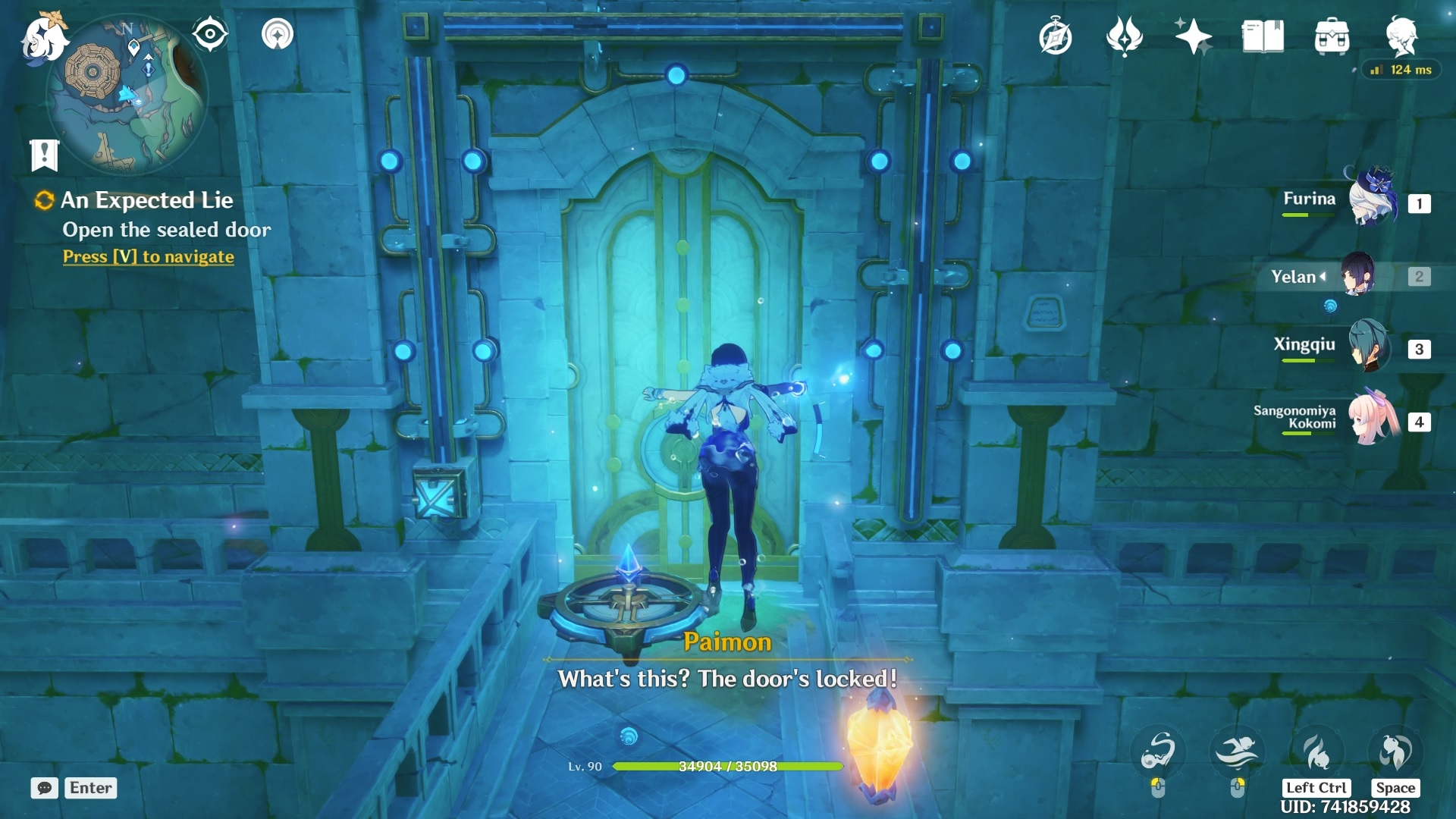Open the battle pass flame icon

1124,36
